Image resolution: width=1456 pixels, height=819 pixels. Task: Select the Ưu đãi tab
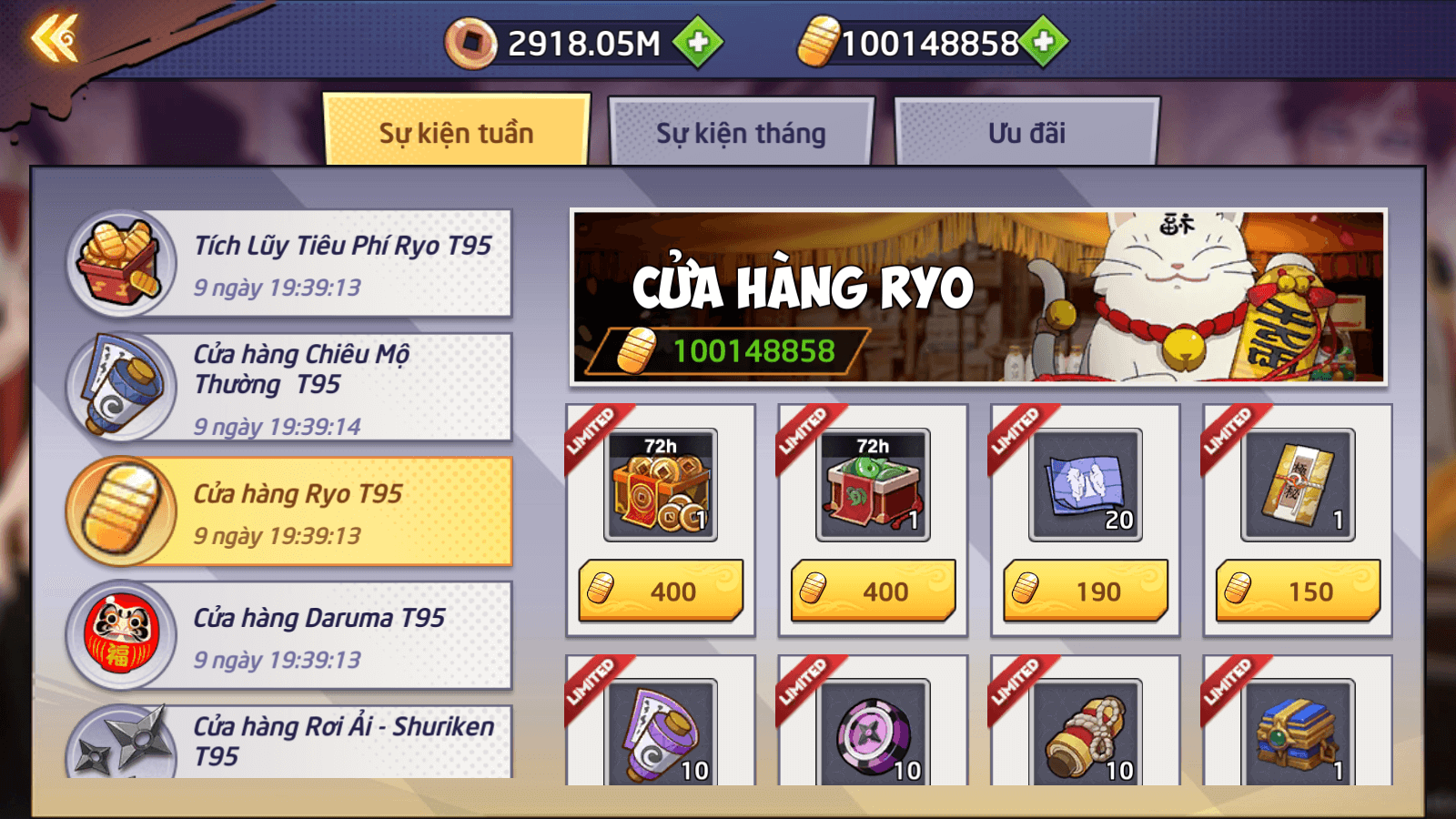[1026, 133]
